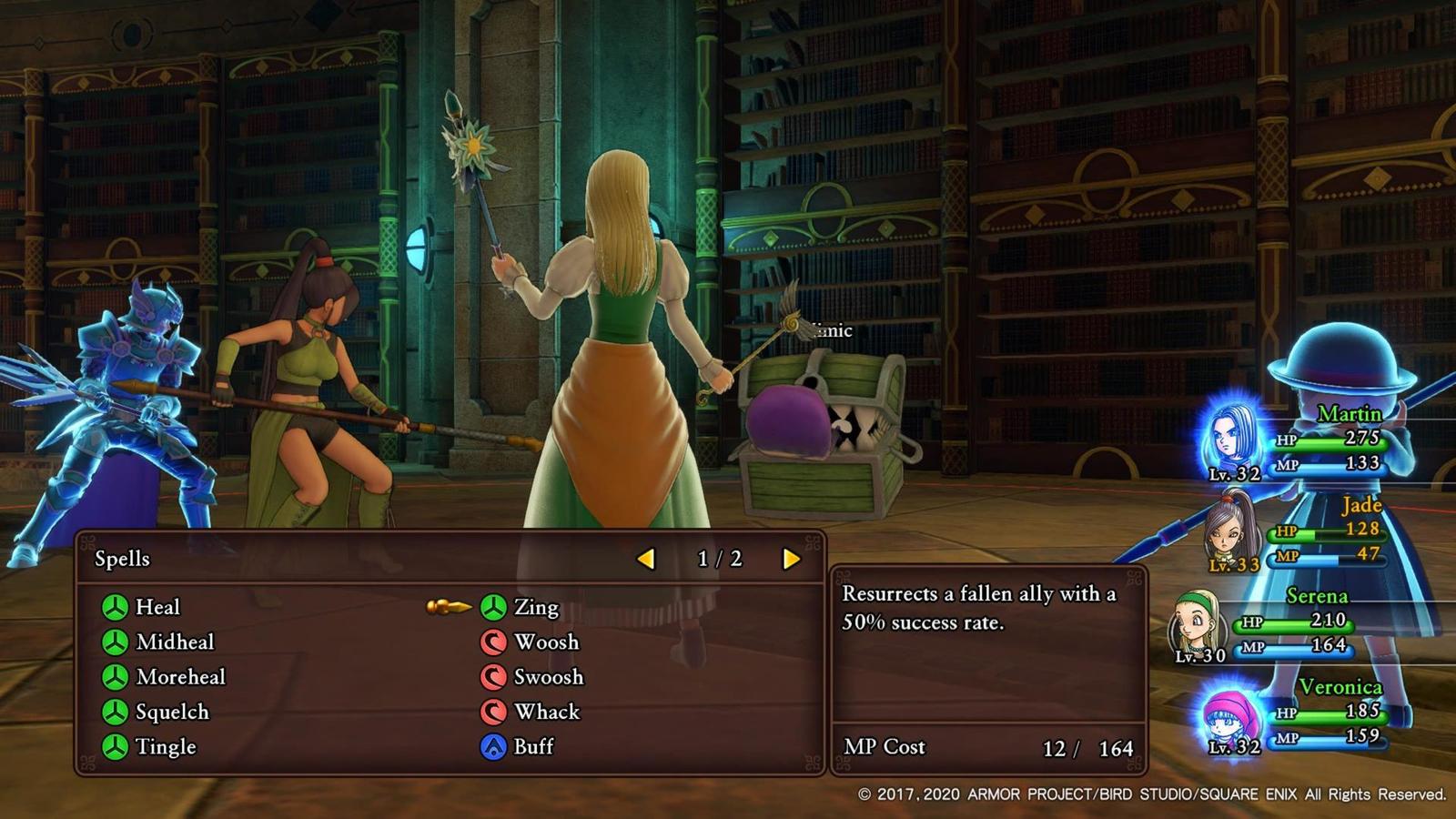Pick the Squelch spell
Viewport: 1456px width, 819px height.
coord(171,712)
